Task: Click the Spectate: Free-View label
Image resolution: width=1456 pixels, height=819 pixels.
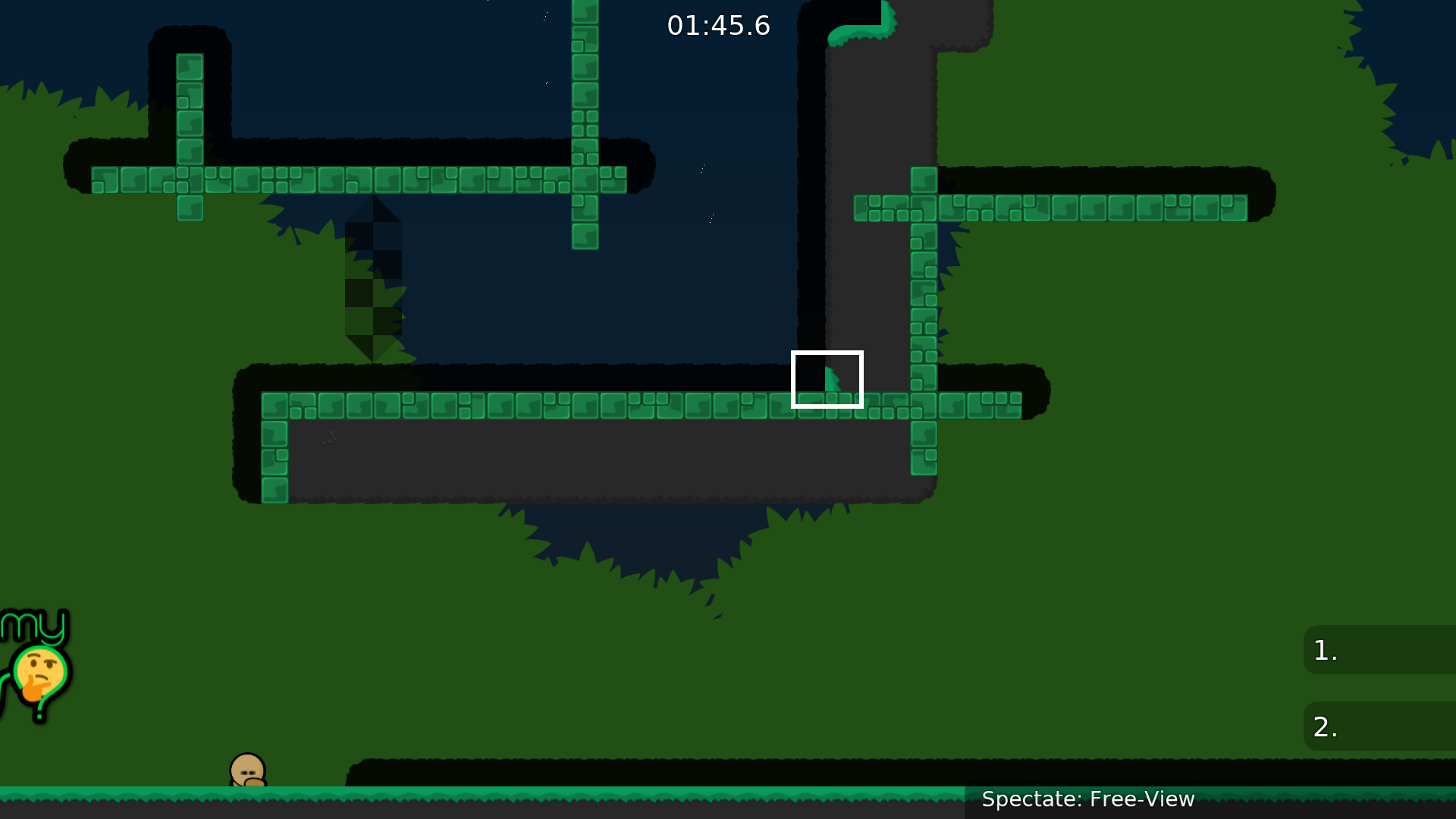Action: pos(1087,799)
